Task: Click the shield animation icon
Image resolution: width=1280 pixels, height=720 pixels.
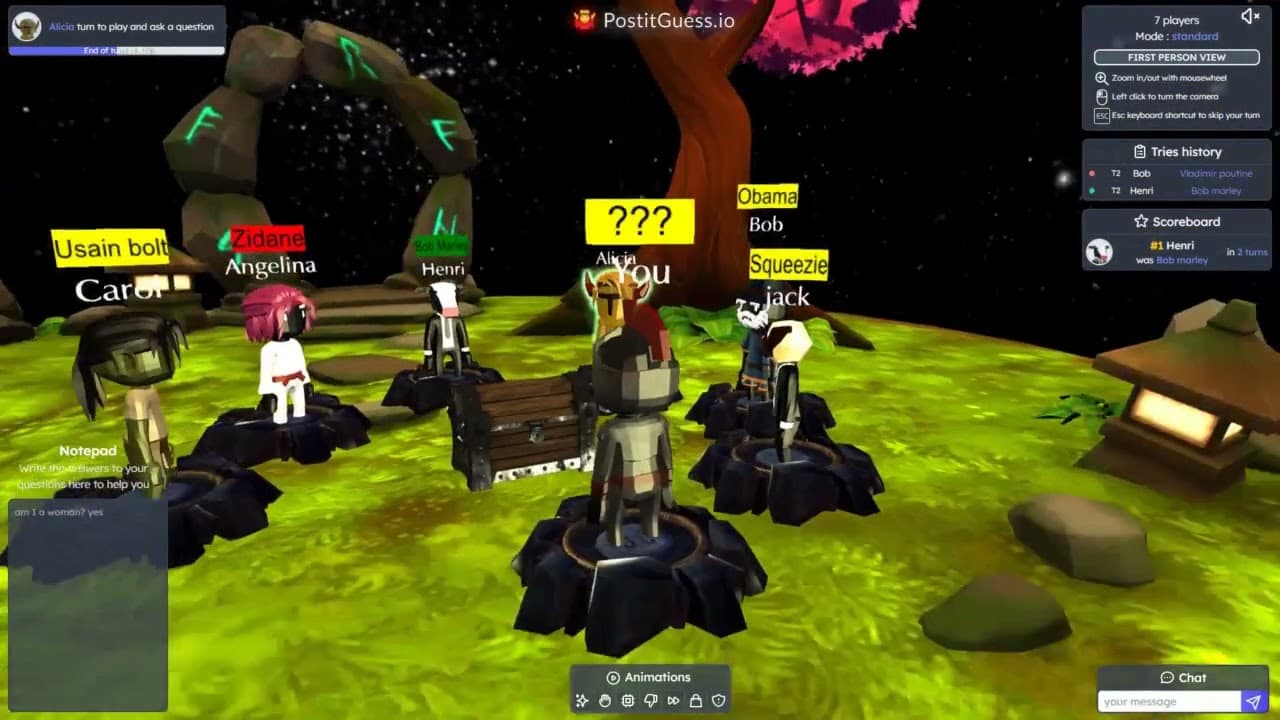Action: [719, 701]
